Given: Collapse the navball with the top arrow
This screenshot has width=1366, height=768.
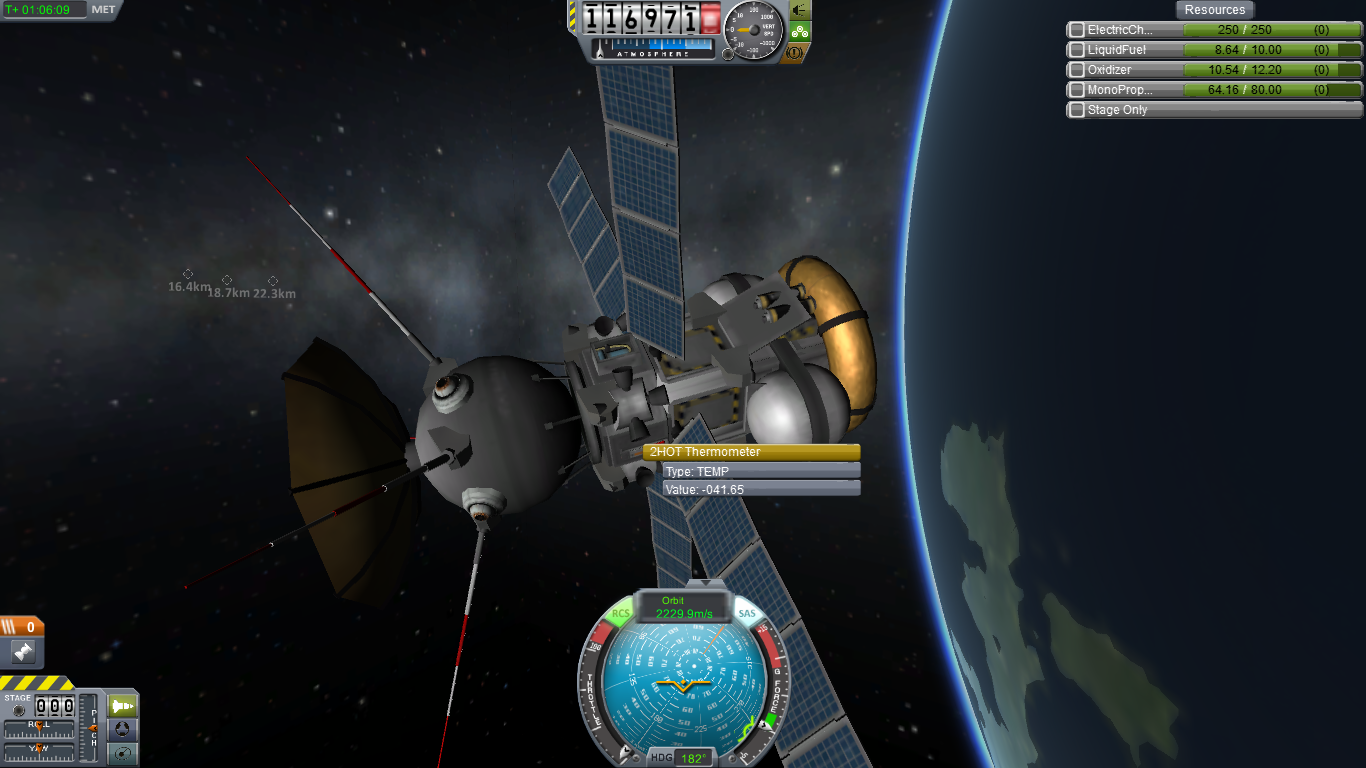Looking at the screenshot, I should point(706,581).
